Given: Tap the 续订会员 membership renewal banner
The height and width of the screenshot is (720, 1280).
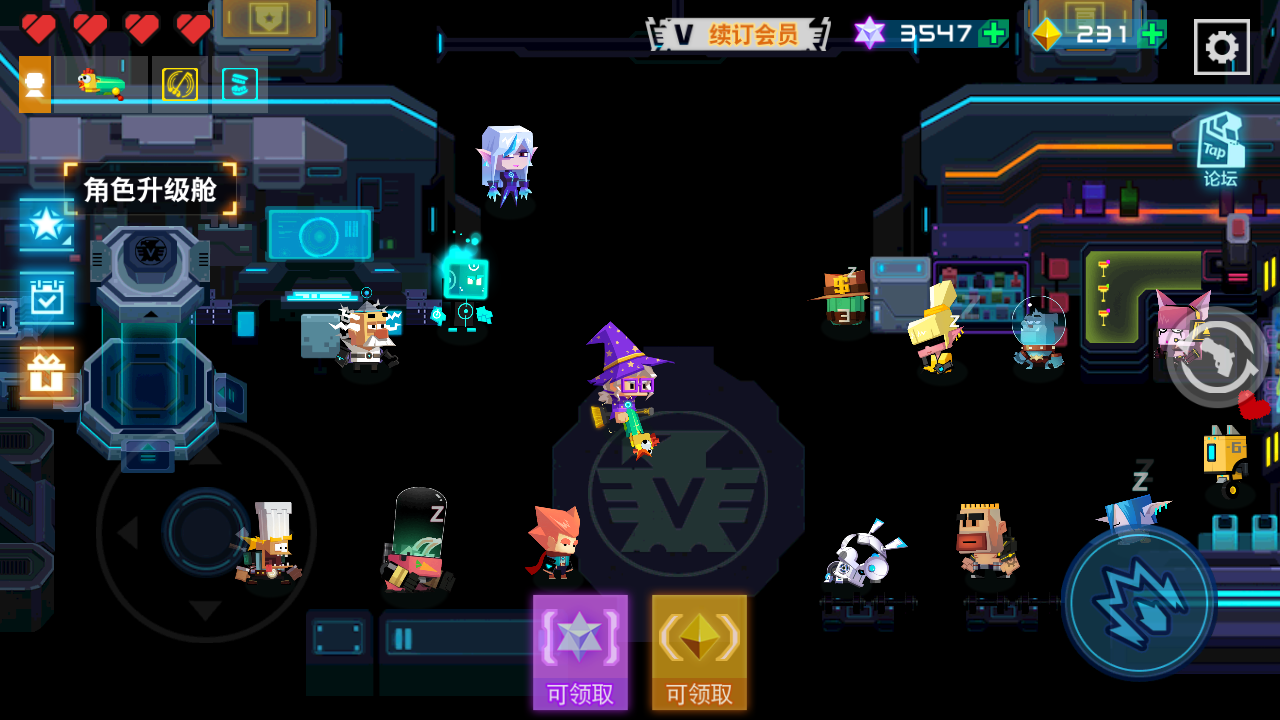Looking at the screenshot, I should 740,31.
